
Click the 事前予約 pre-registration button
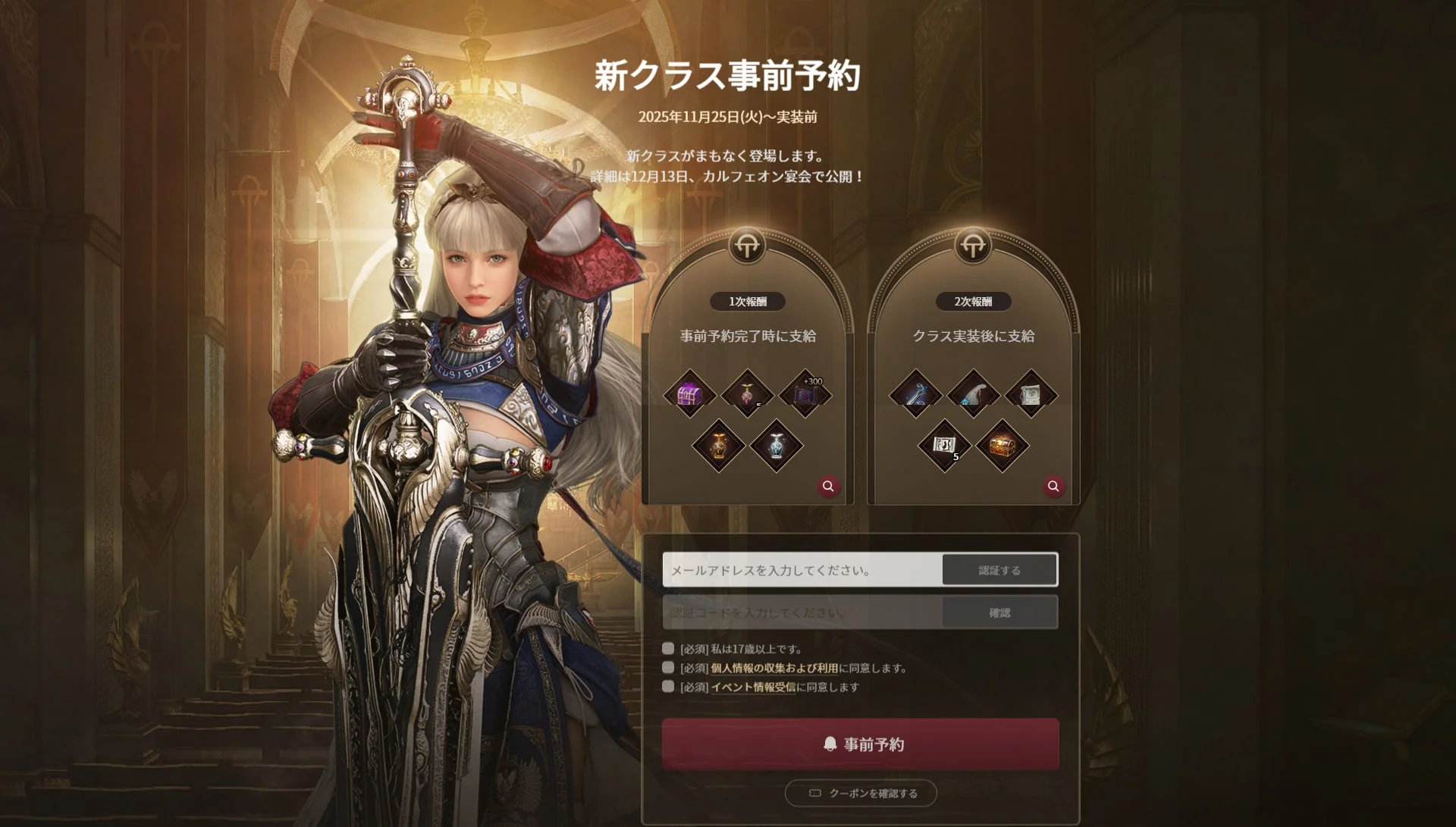click(861, 744)
